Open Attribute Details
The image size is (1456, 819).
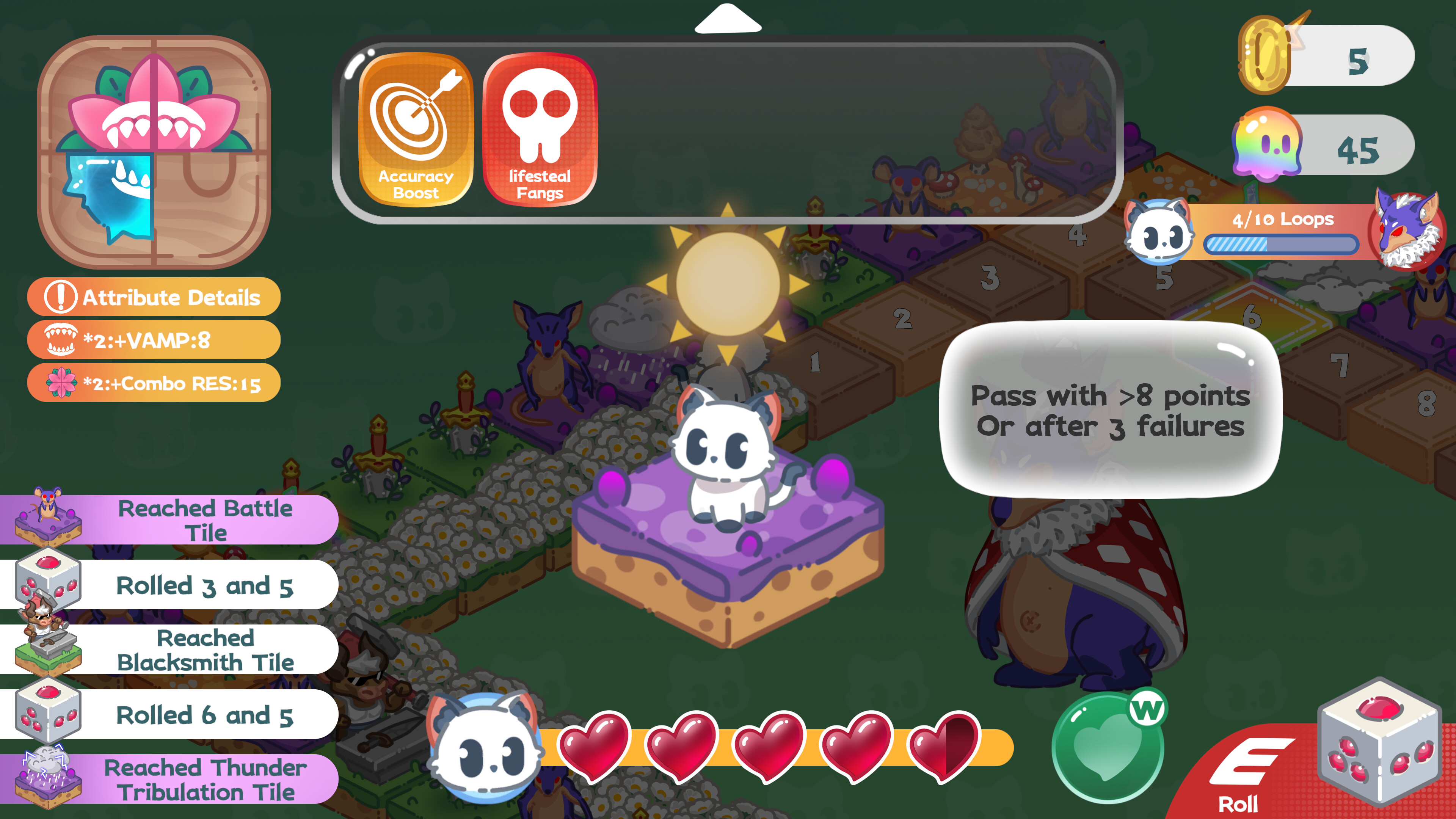[154, 297]
